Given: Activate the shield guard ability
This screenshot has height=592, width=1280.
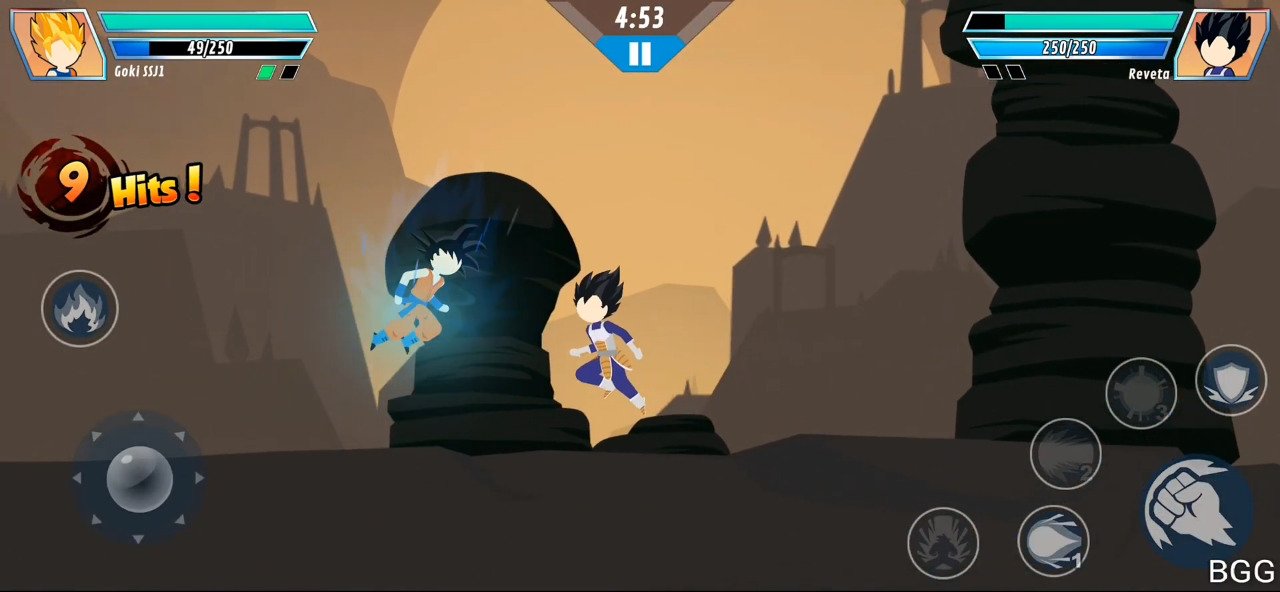Looking at the screenshot, I should [x=1230, y=380].
